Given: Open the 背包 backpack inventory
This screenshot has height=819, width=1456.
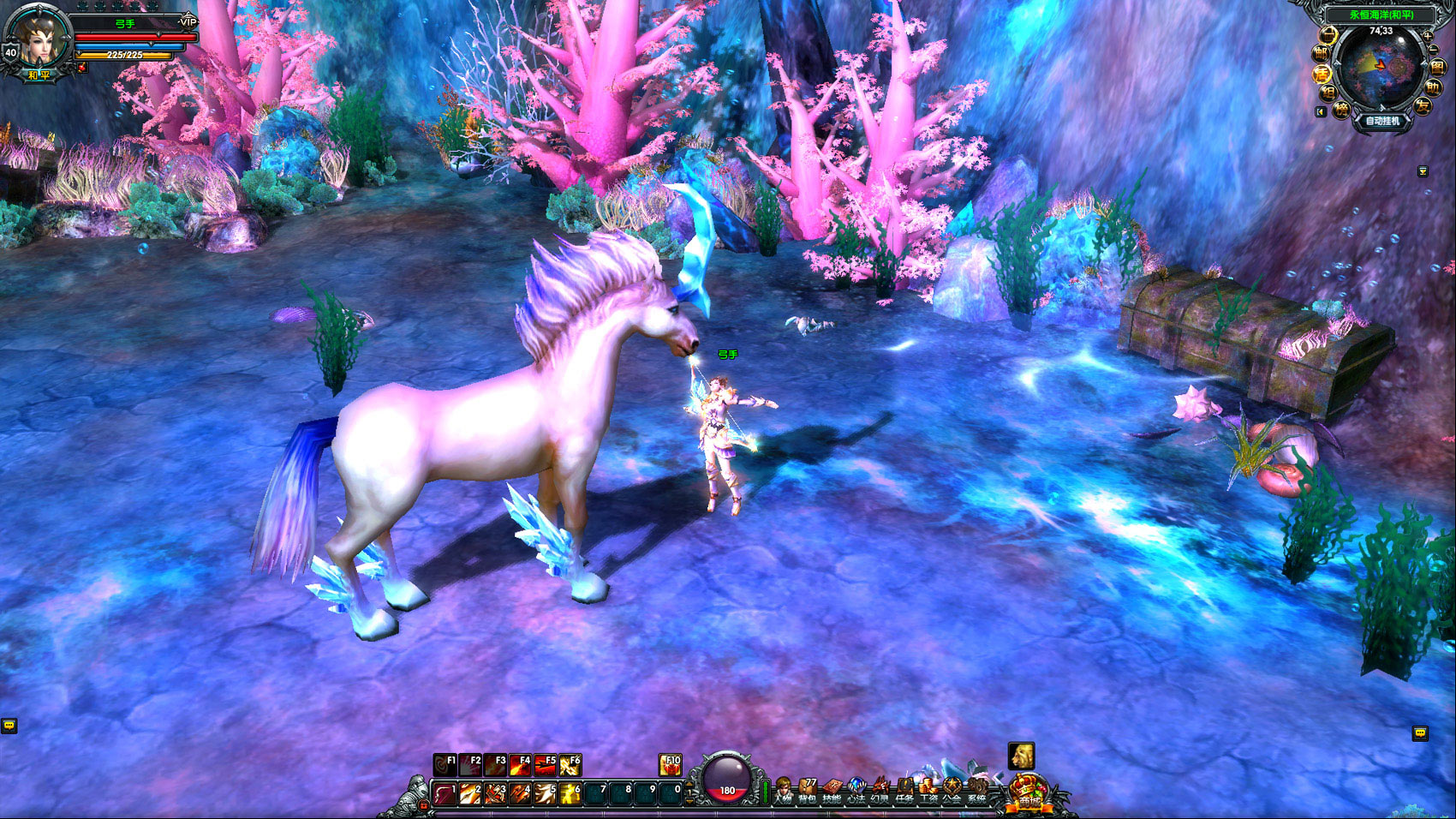Looking at the screenshot, I should (807, 792).
